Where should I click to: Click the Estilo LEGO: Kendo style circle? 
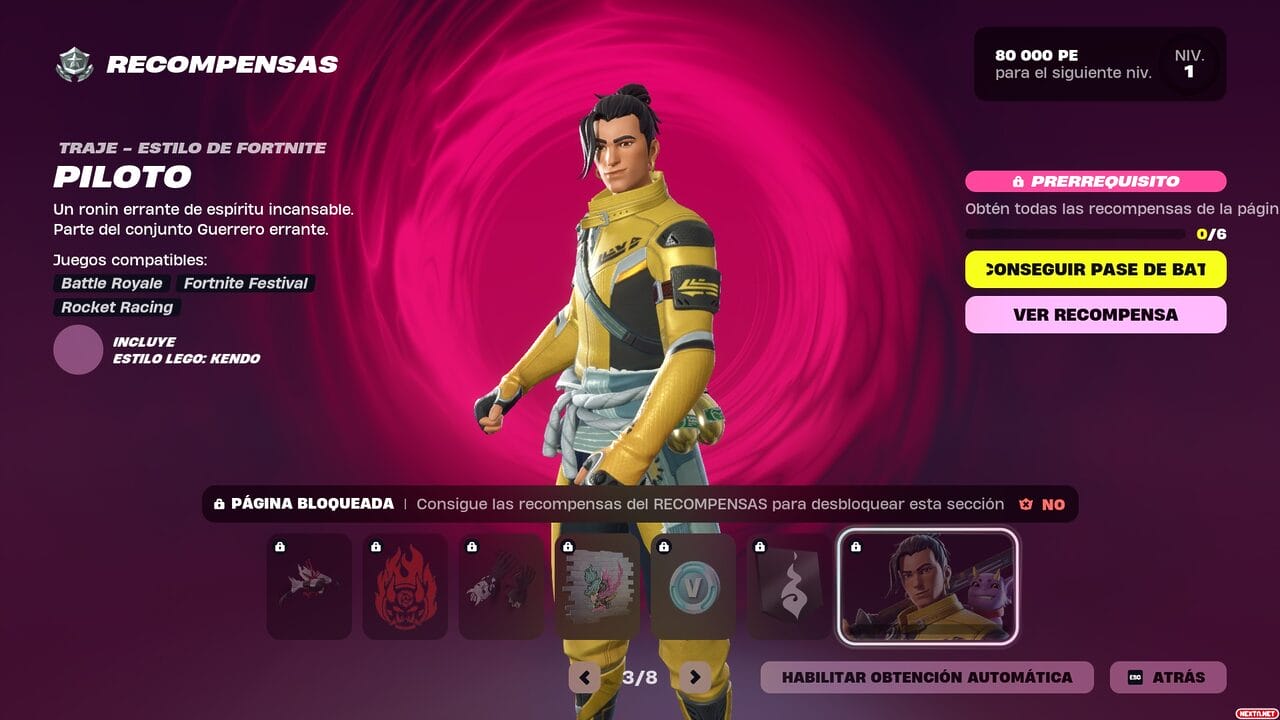[78, 350]
